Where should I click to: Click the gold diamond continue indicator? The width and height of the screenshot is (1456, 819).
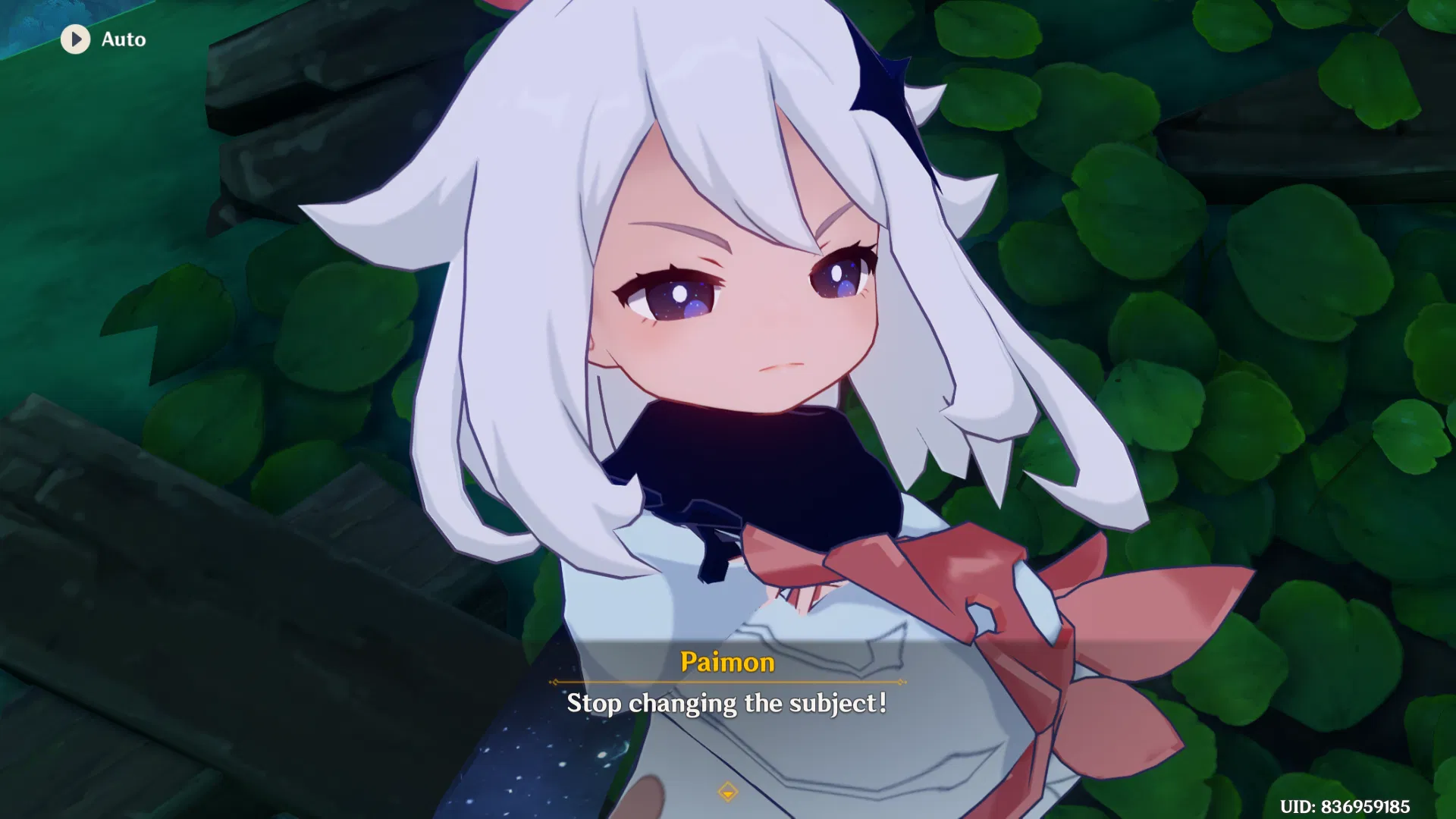click(727, 790)
